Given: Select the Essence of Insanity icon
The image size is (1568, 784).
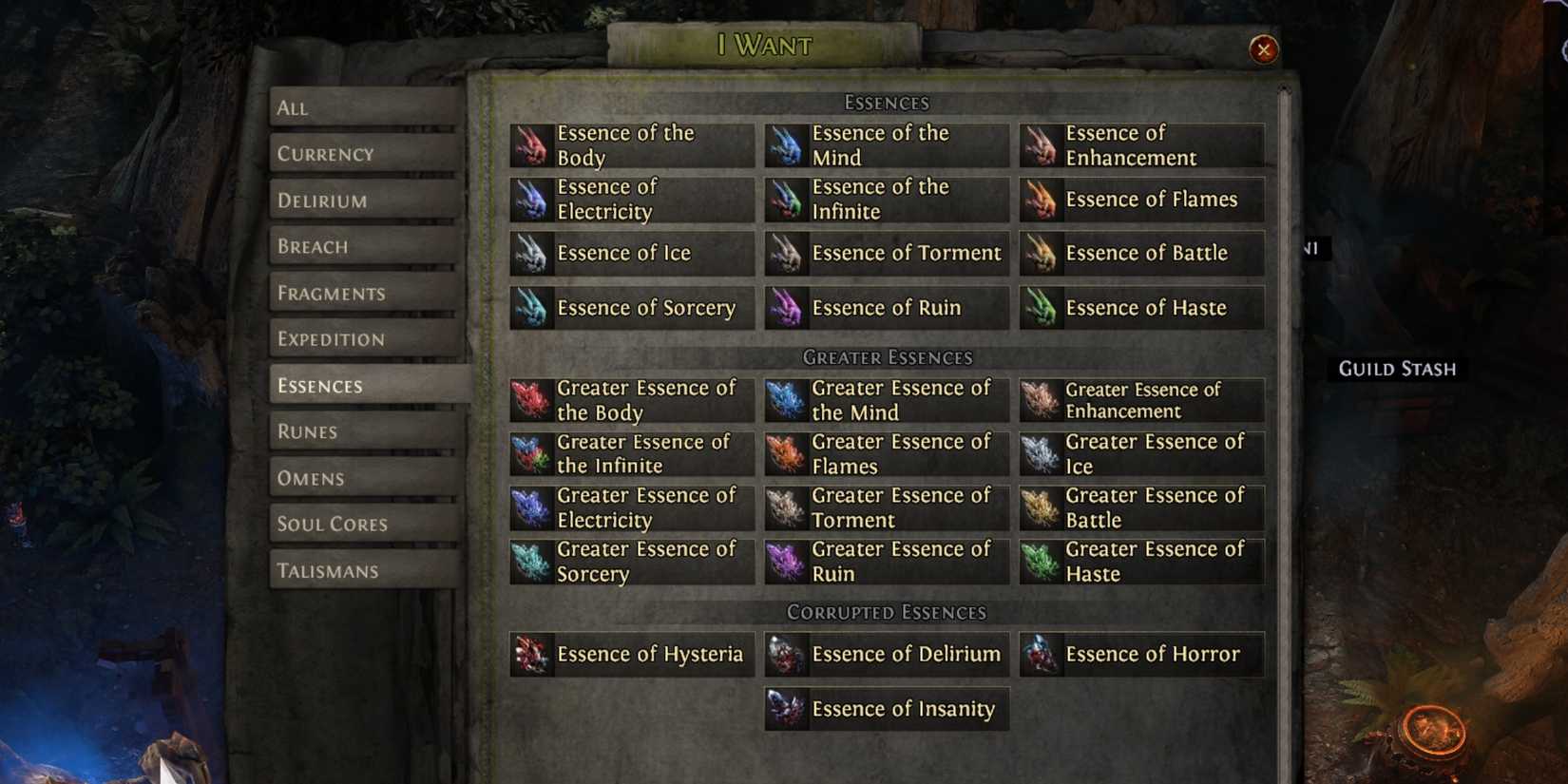Looking at the screenshot, I should [787, 709].
